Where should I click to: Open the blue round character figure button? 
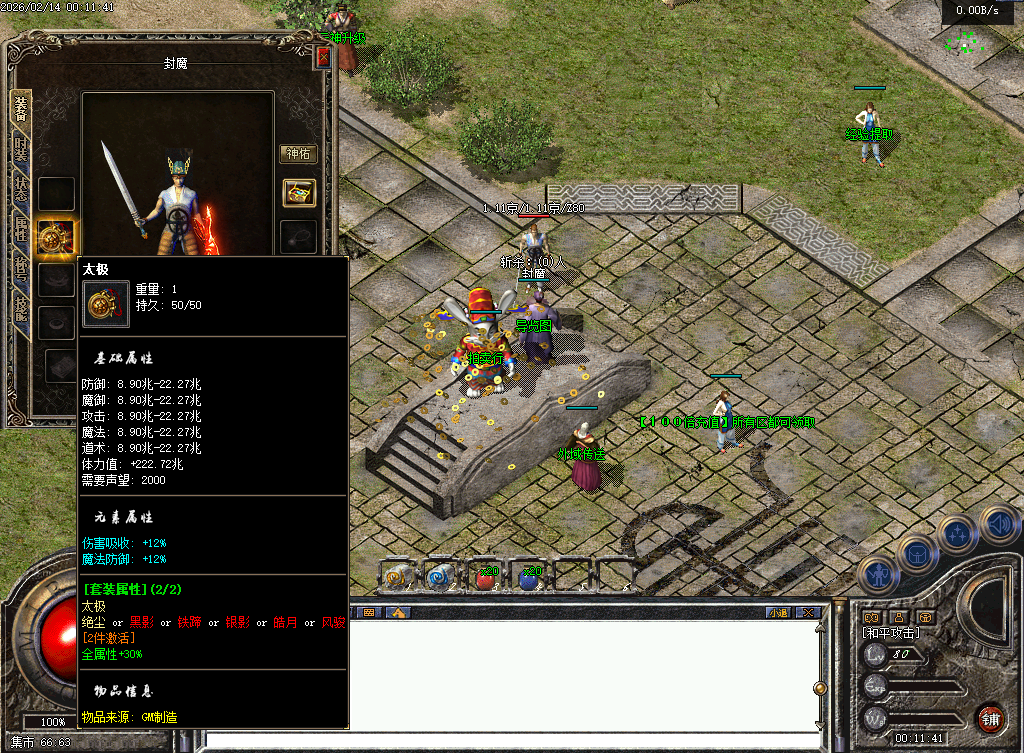pos(876,575)
